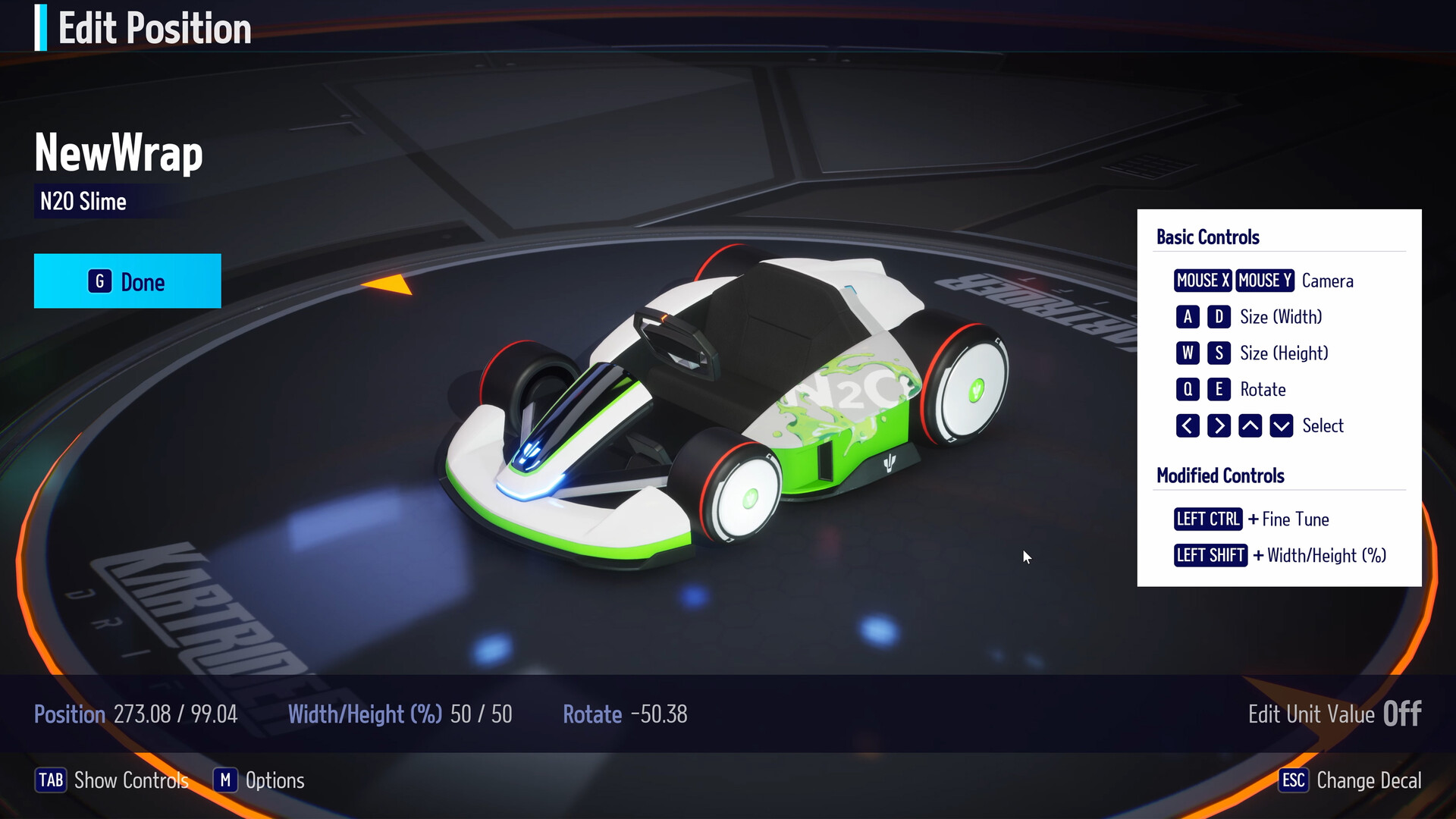The image size is (1456, 819).
Task: Click the Rotate value -50.38
Action: pos(659,714)
